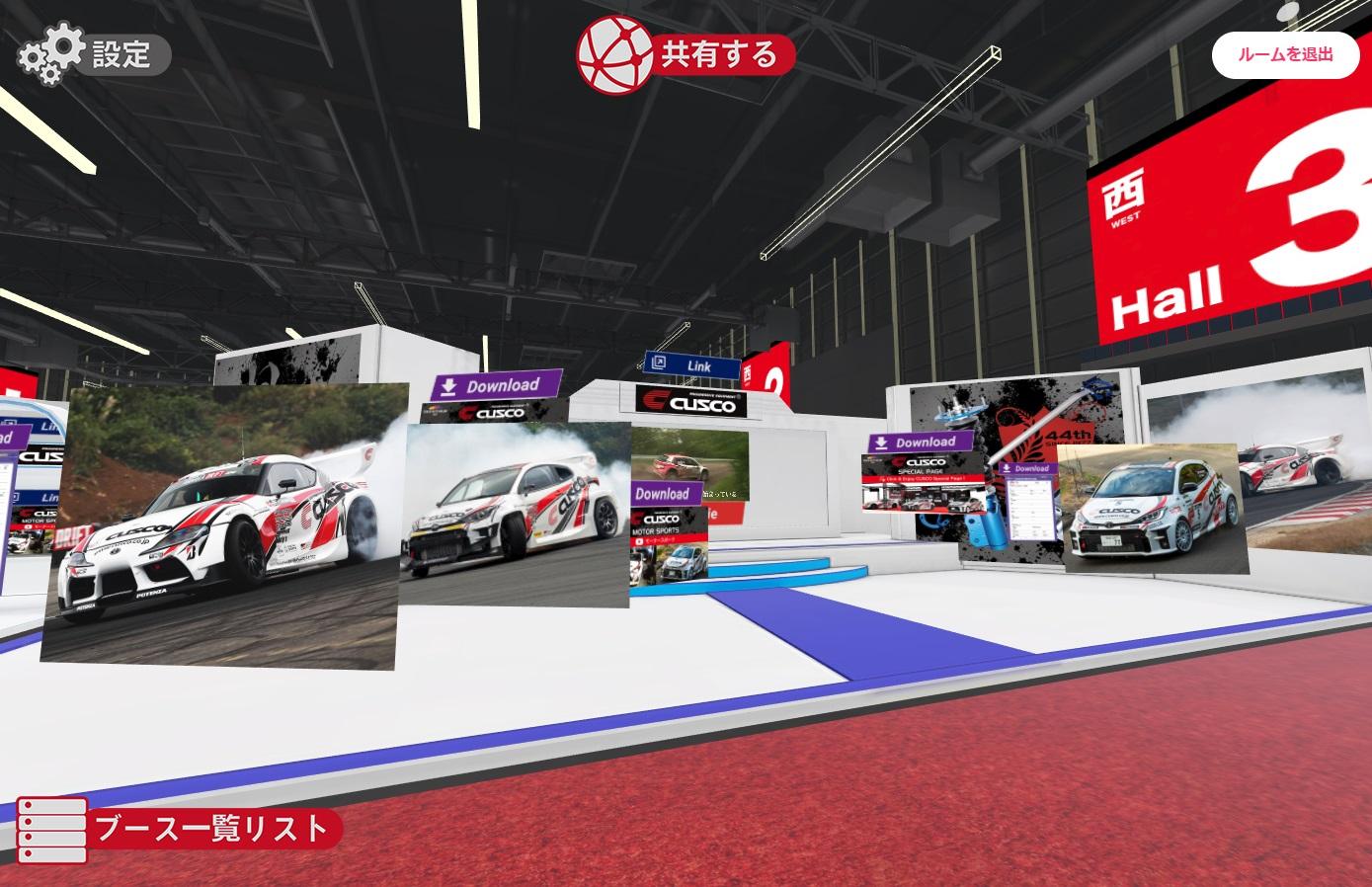Leave the room with ルームを退出
The image size is (1372, 887).
point(1285,54)
